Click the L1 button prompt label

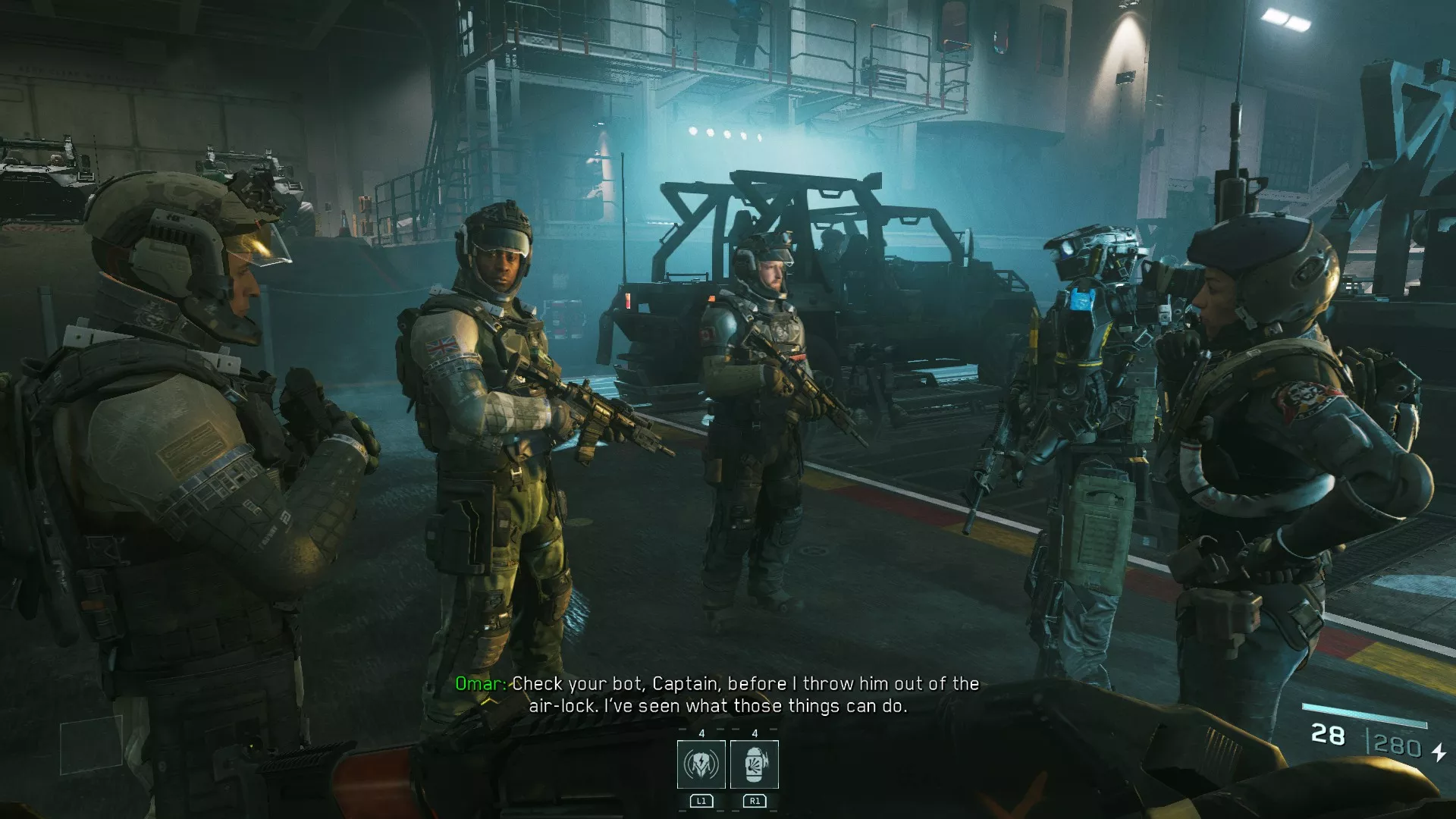click(701, 801)
